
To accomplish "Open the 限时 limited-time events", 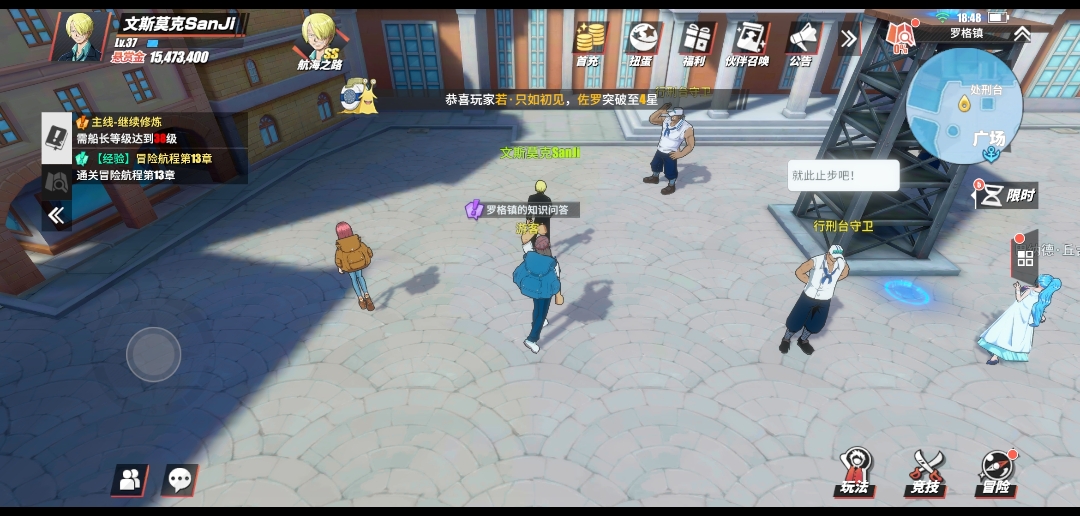I will [1005, 194].
